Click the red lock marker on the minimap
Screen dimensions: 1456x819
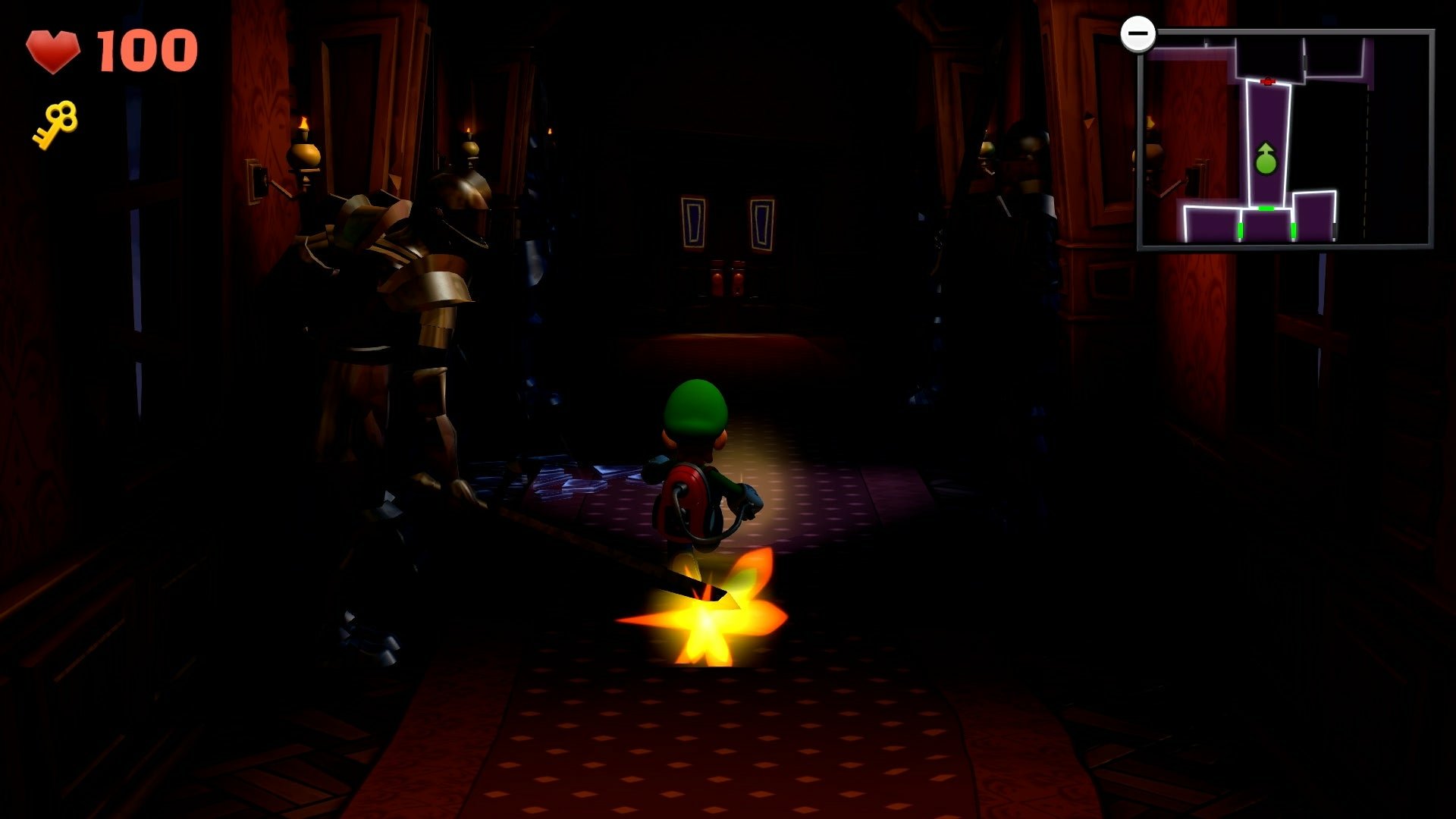pyautogui.click(x=1268, y=81)
